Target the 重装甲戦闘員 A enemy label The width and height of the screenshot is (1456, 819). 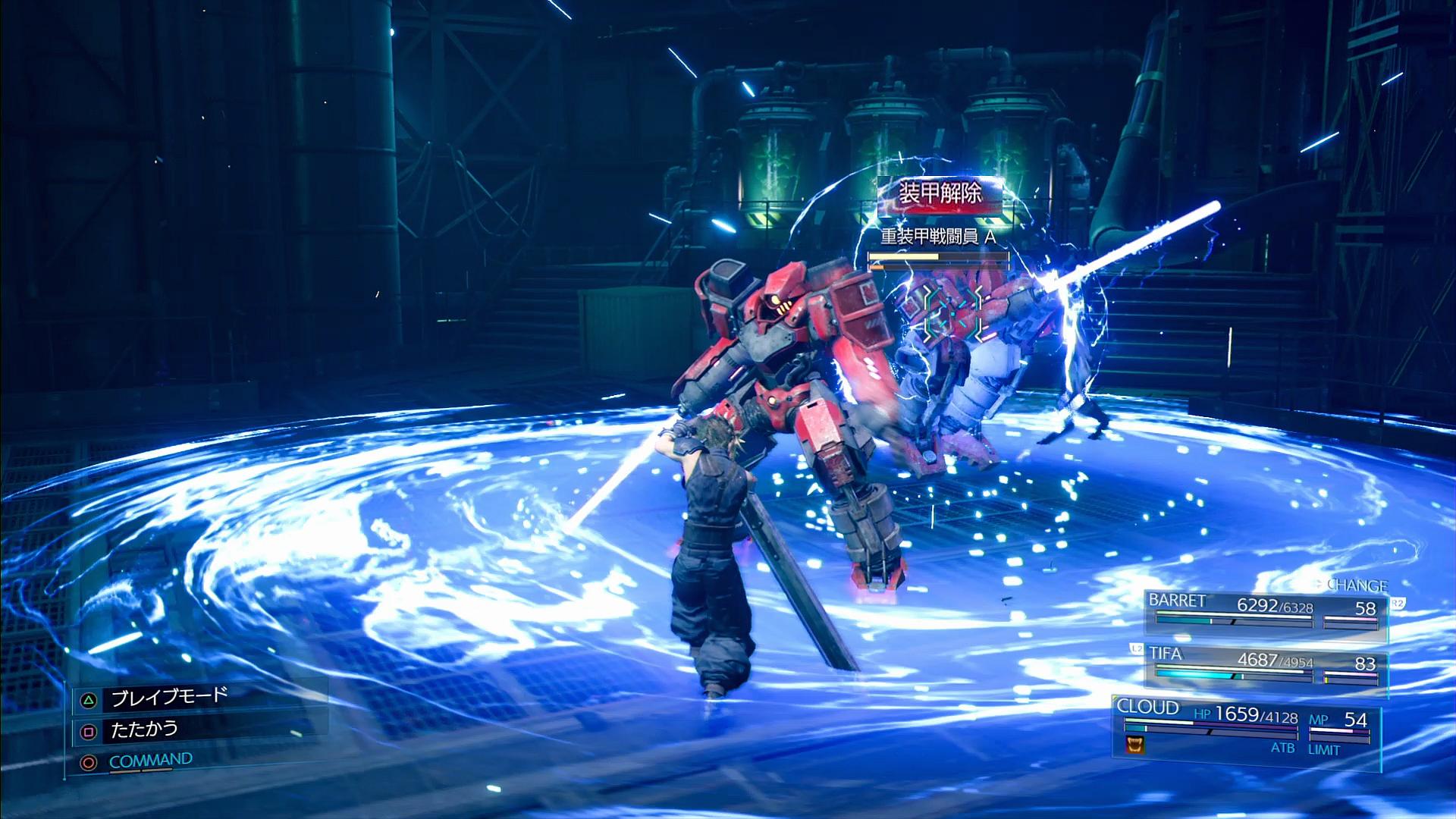(938, 237)
